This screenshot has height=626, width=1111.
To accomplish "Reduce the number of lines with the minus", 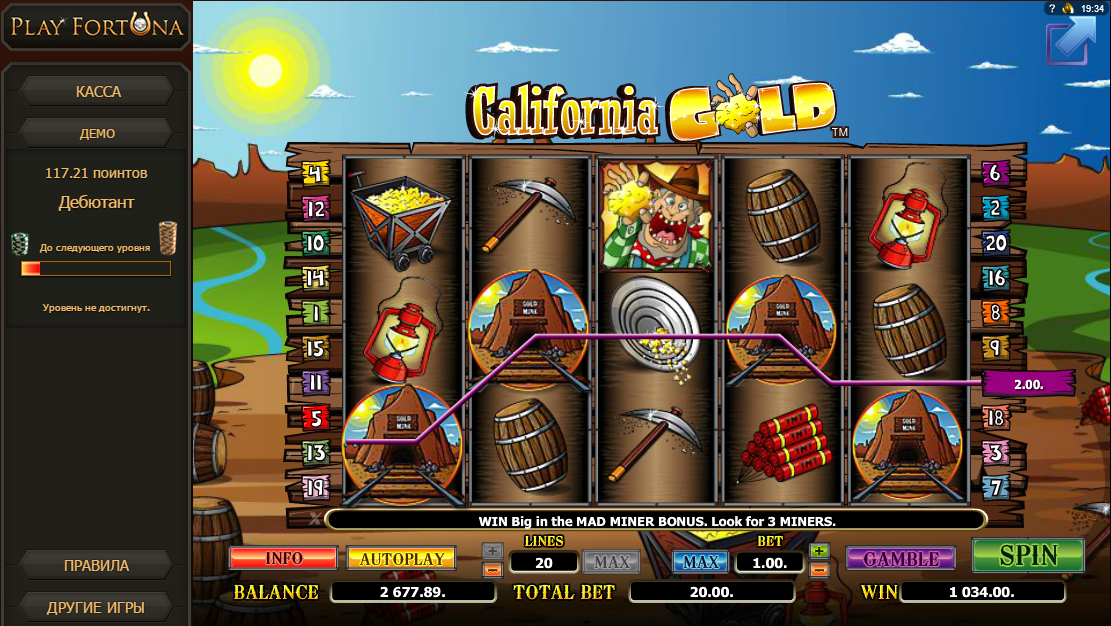I will pos(492,570).
